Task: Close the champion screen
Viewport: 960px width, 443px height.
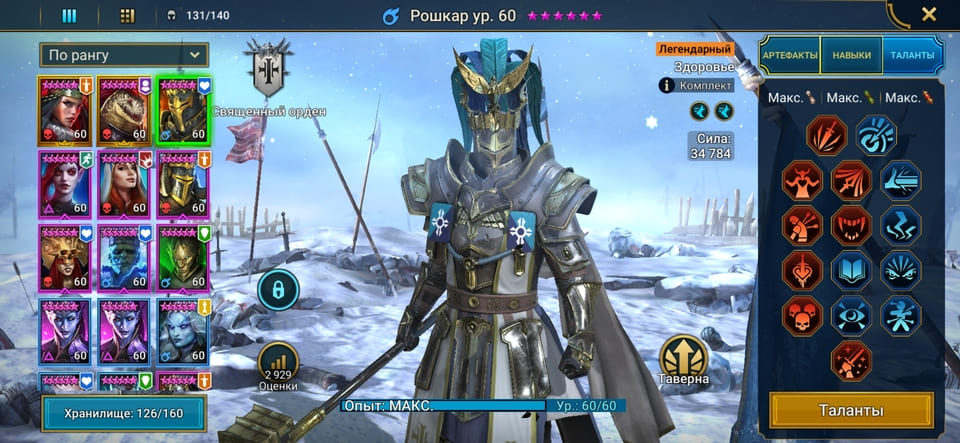Action: pyautogui.click(x=928, y=15)
